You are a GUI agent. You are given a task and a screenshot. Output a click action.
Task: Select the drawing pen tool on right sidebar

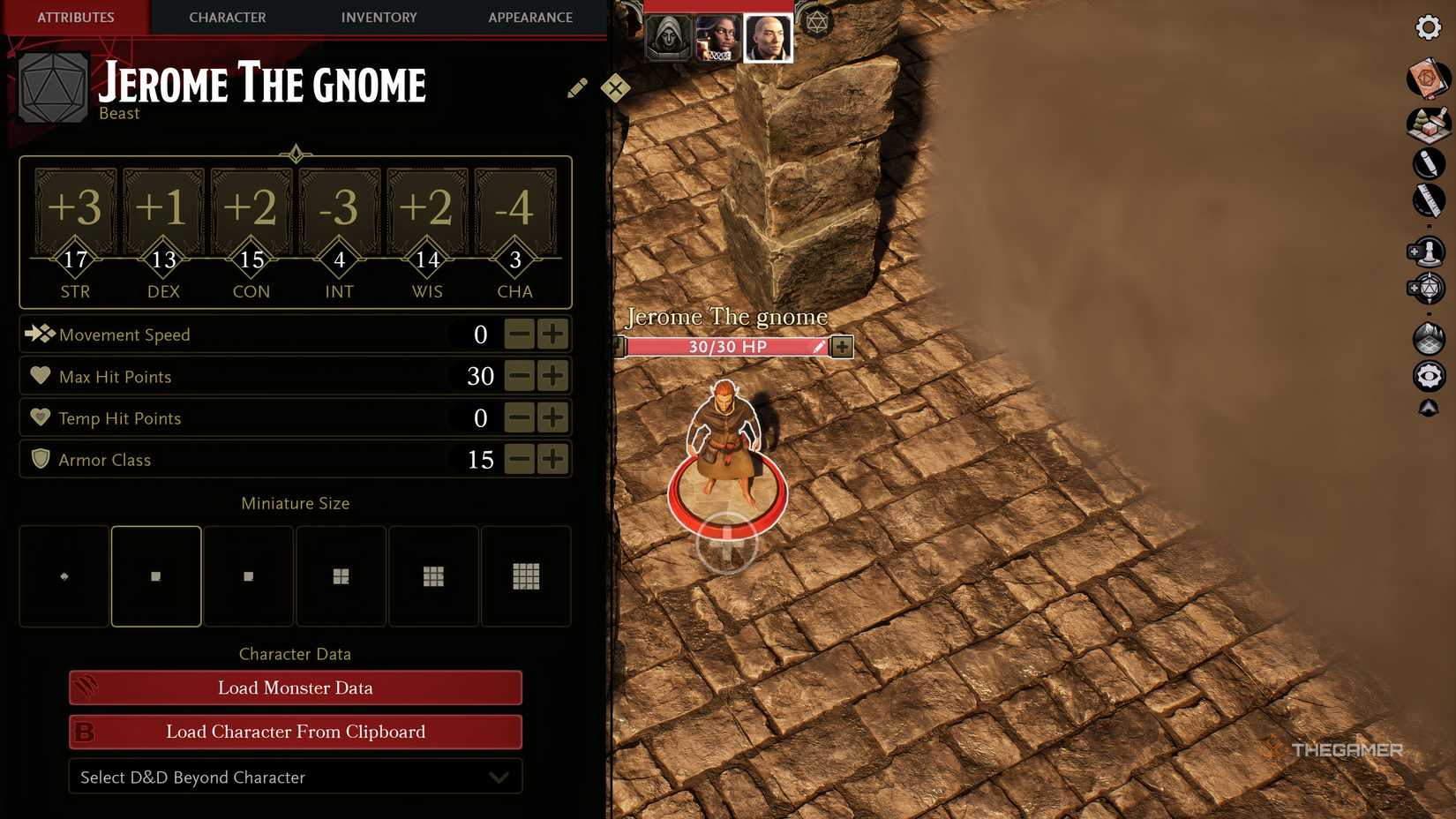1428,162
